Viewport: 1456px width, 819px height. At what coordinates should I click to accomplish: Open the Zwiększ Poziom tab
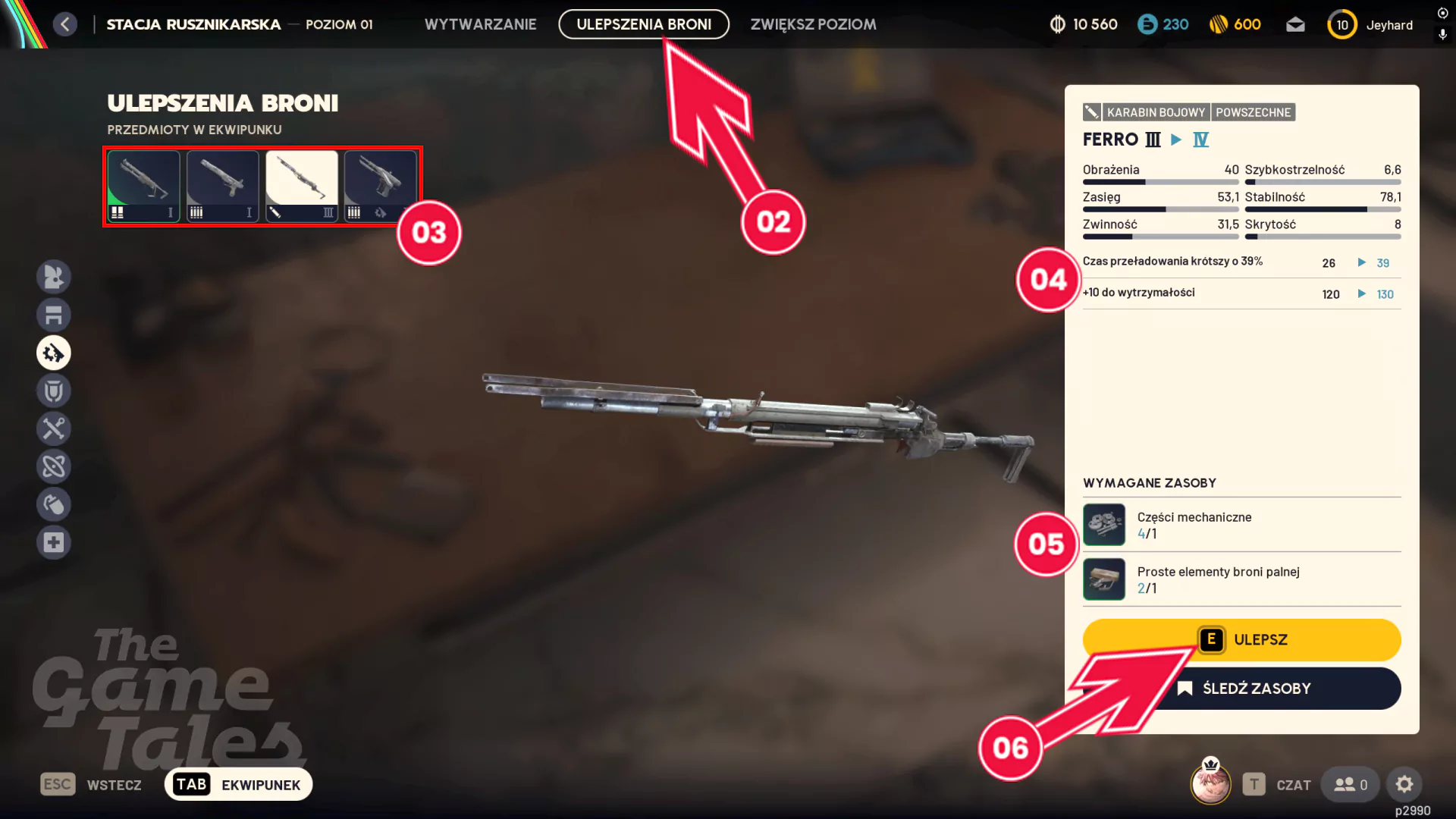[813, 24]
